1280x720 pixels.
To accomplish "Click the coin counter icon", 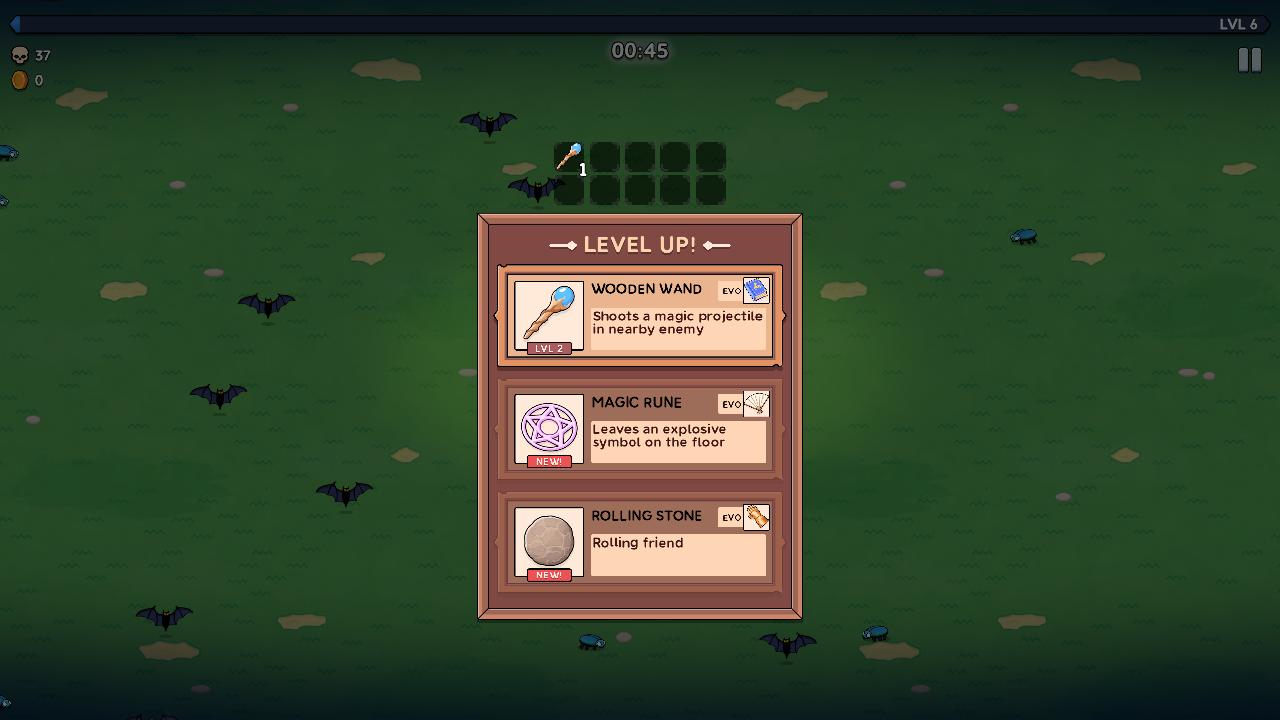I will [20, 80].
